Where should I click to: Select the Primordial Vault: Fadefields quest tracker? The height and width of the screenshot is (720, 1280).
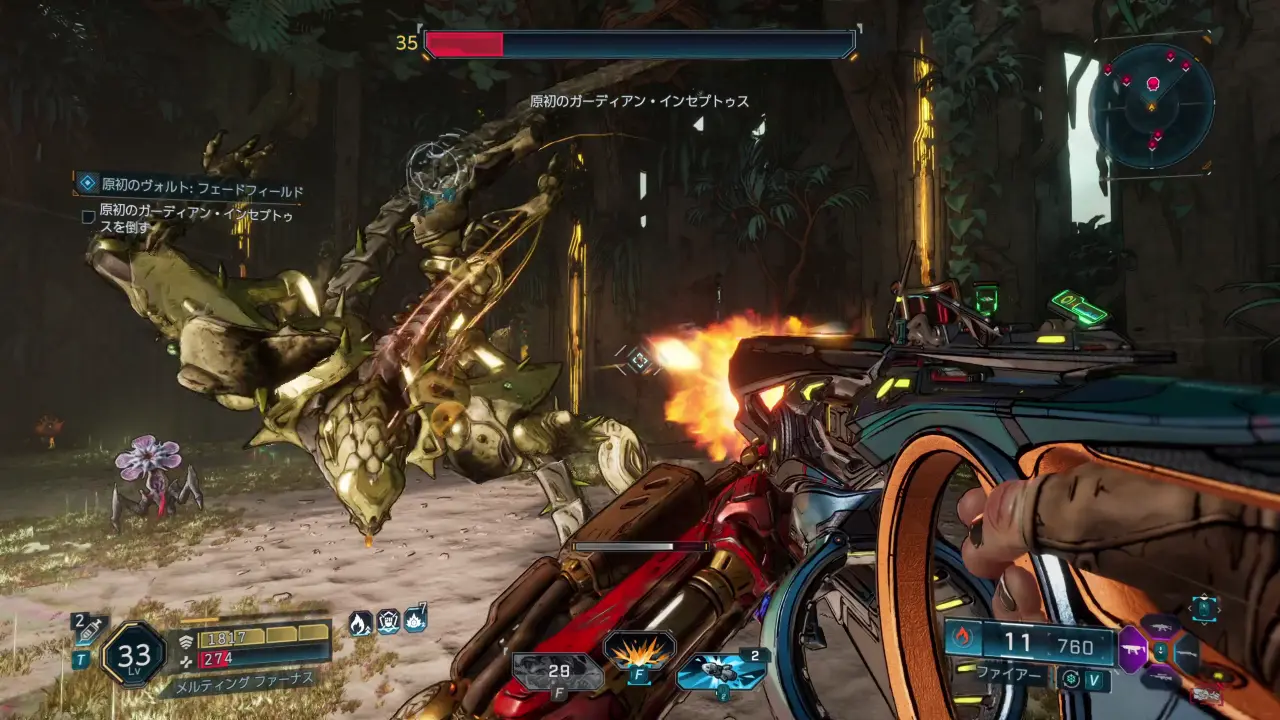pos(192,190)
